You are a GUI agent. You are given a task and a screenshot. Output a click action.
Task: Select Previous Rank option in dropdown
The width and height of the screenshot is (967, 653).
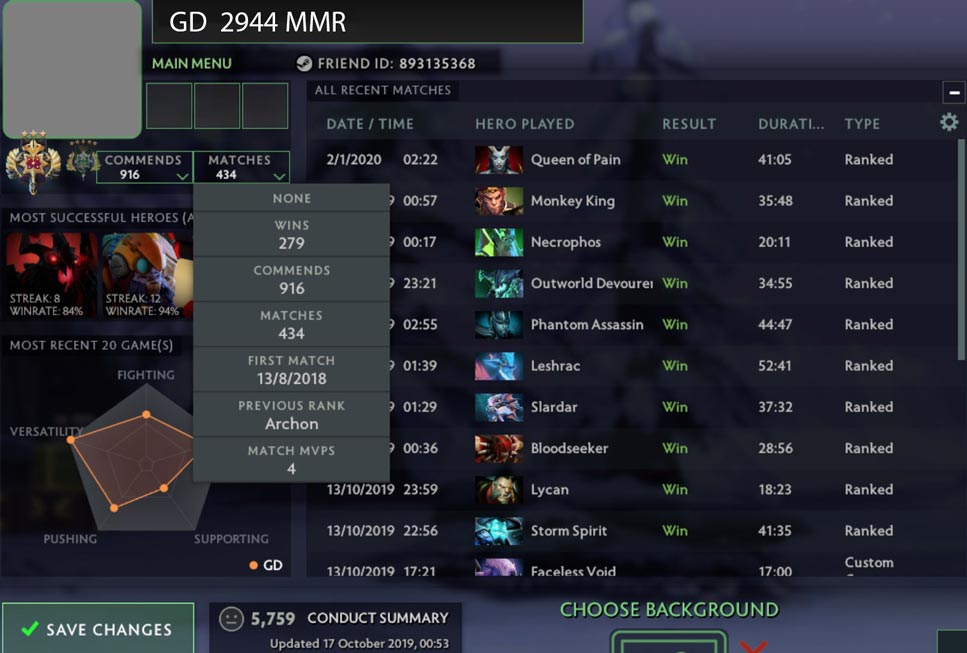click(291, 415)
